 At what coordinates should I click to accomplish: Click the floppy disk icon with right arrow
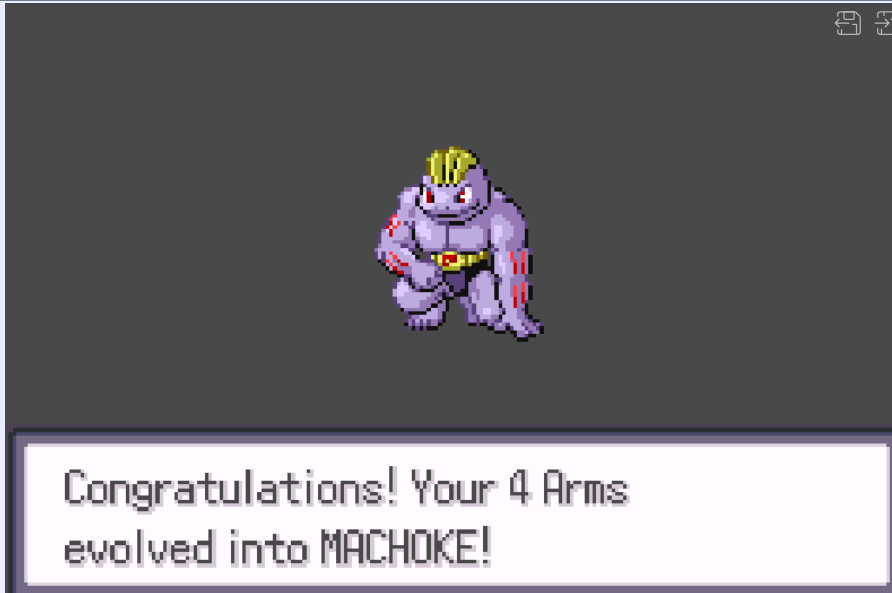(x=883, y=23)
